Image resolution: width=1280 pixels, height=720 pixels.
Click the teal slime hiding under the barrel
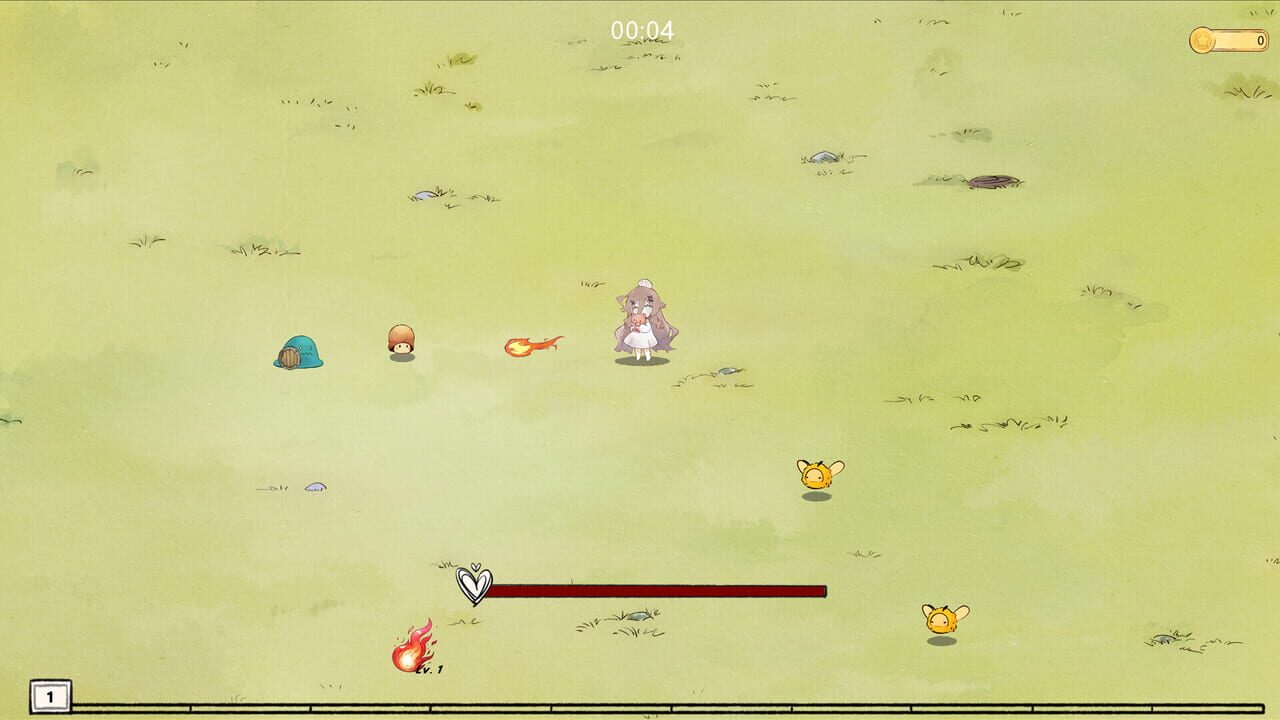(x=299, y=351)
